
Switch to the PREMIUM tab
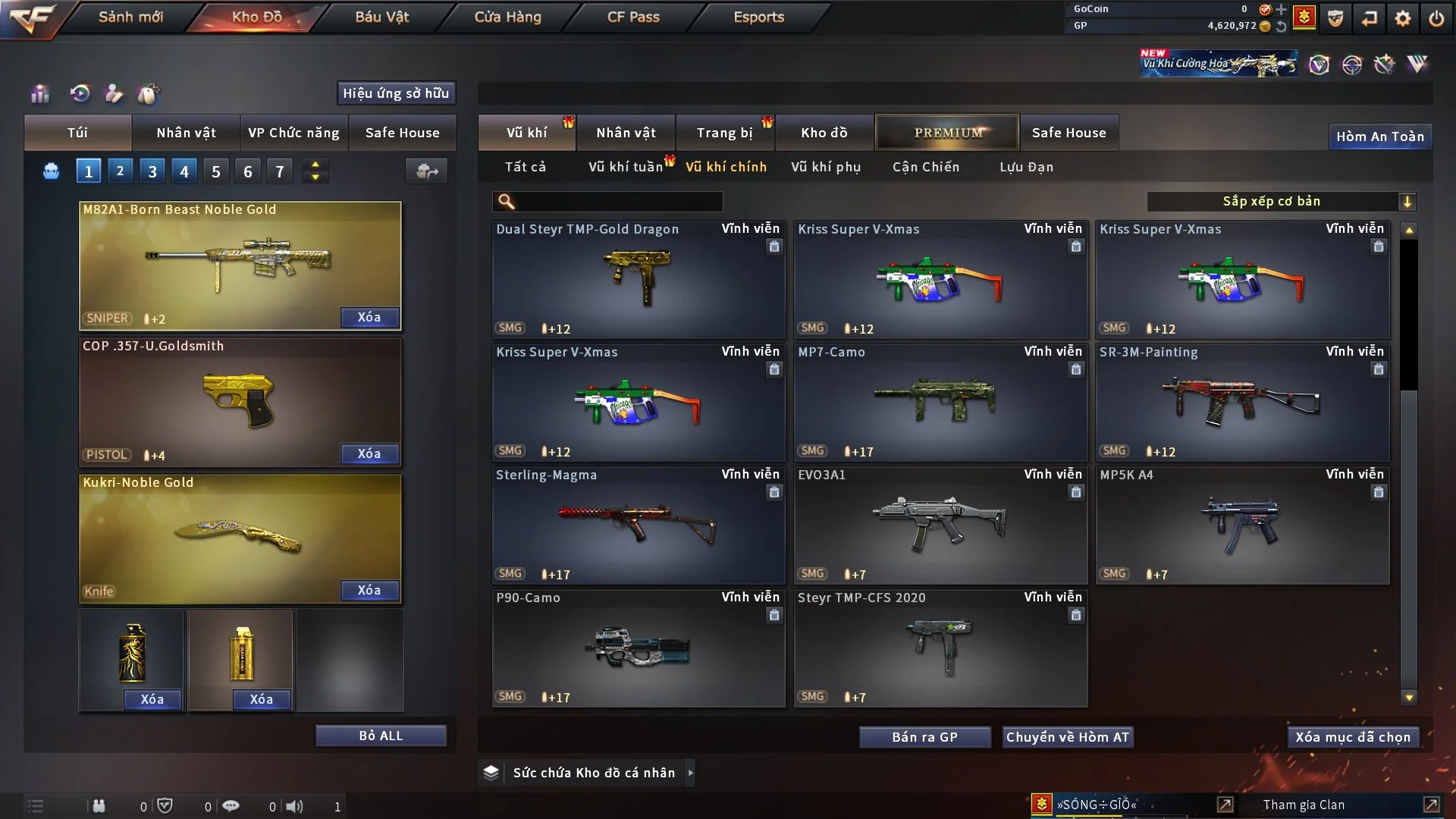[x=947, y=133]
